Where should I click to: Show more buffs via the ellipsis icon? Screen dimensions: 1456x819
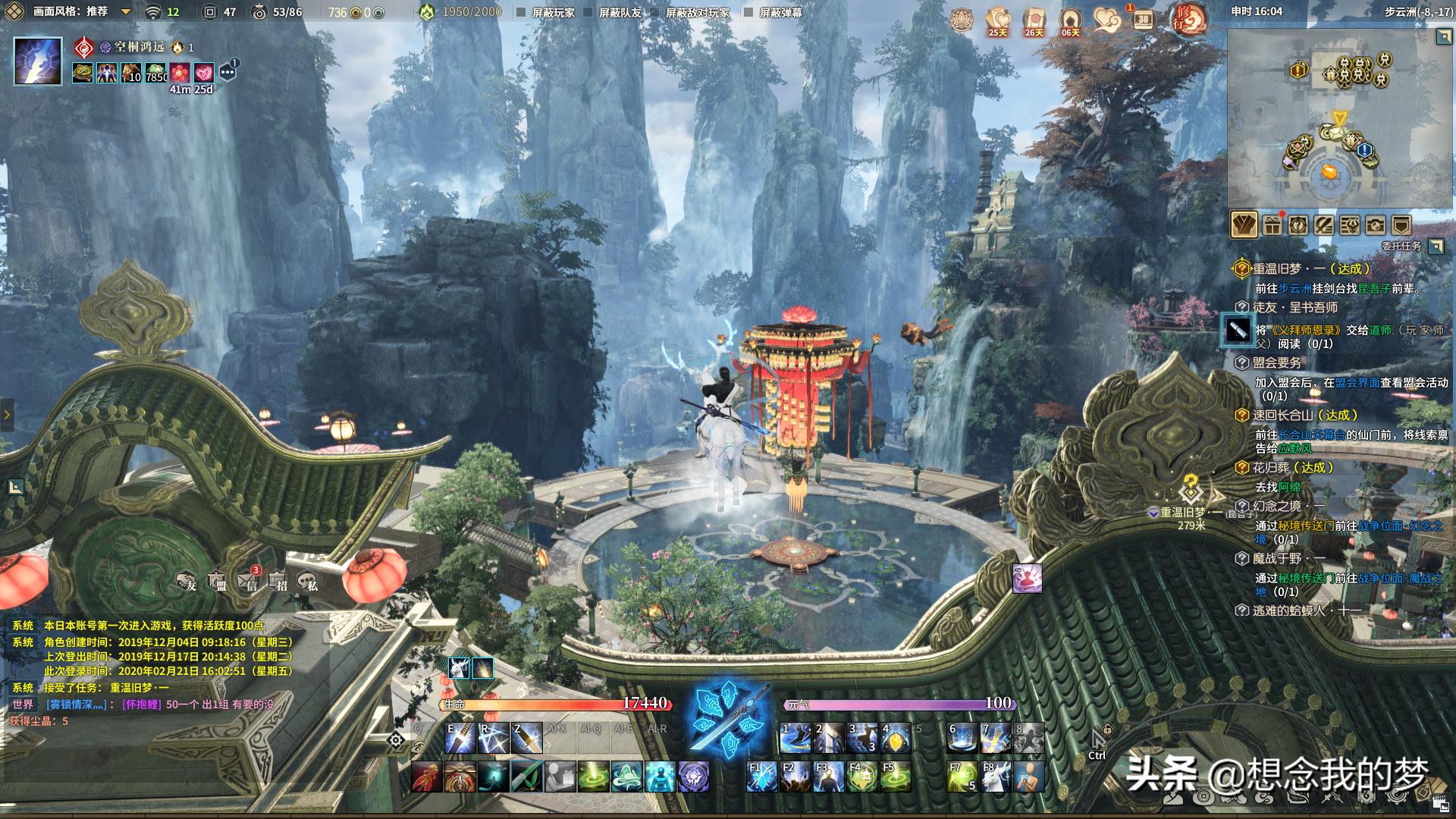[227, 72]
